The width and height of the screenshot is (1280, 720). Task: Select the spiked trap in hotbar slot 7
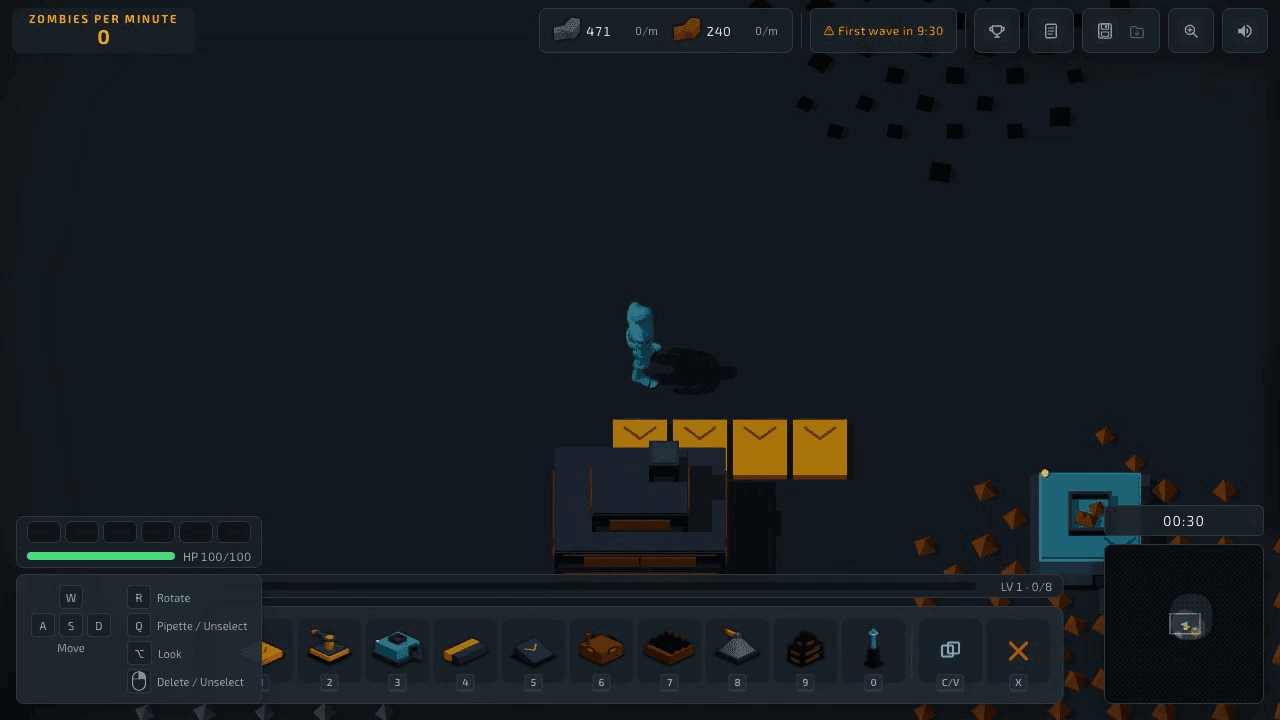[x=669, y=650]
